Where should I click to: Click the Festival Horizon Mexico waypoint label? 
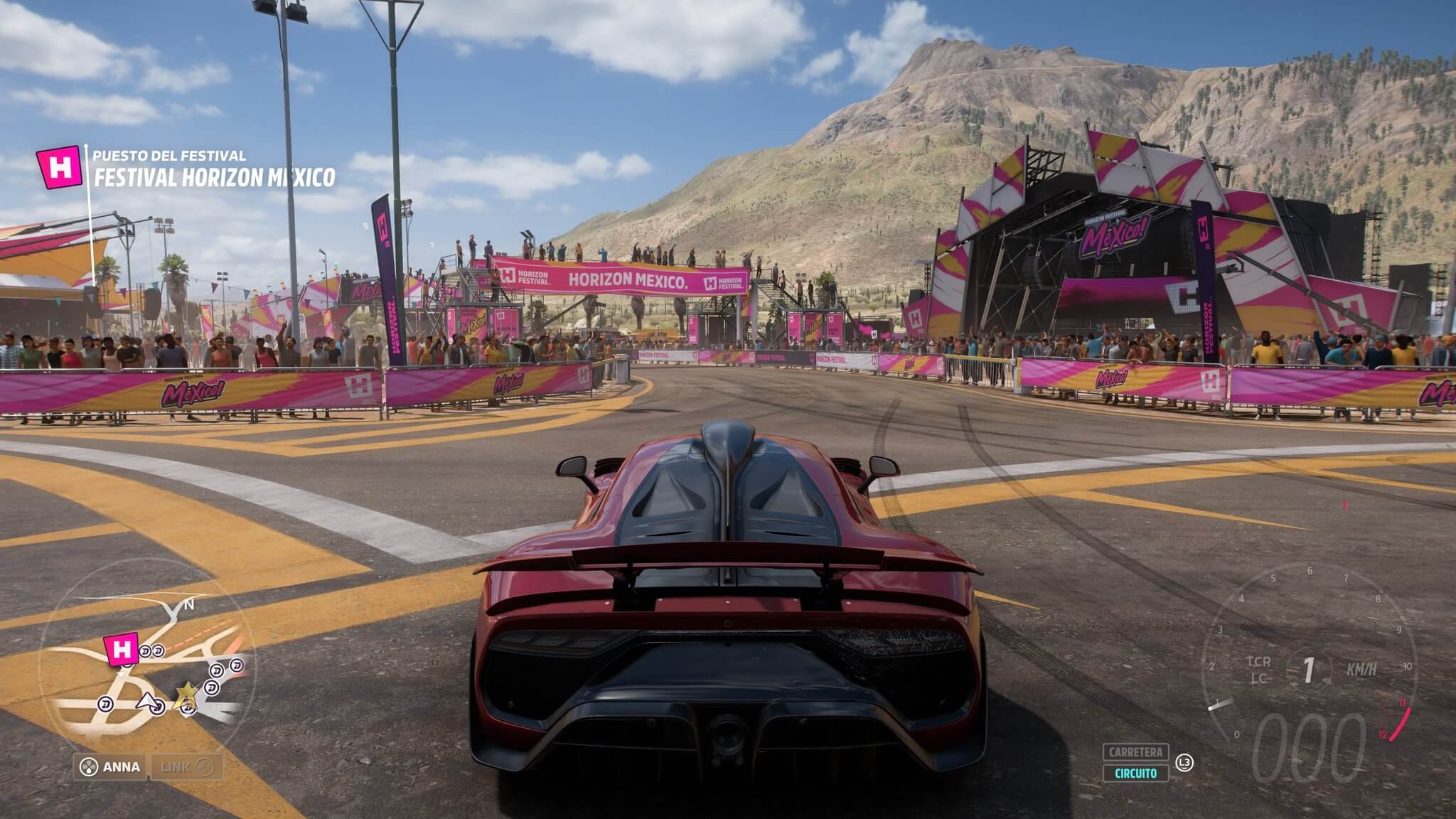(214, 177)
